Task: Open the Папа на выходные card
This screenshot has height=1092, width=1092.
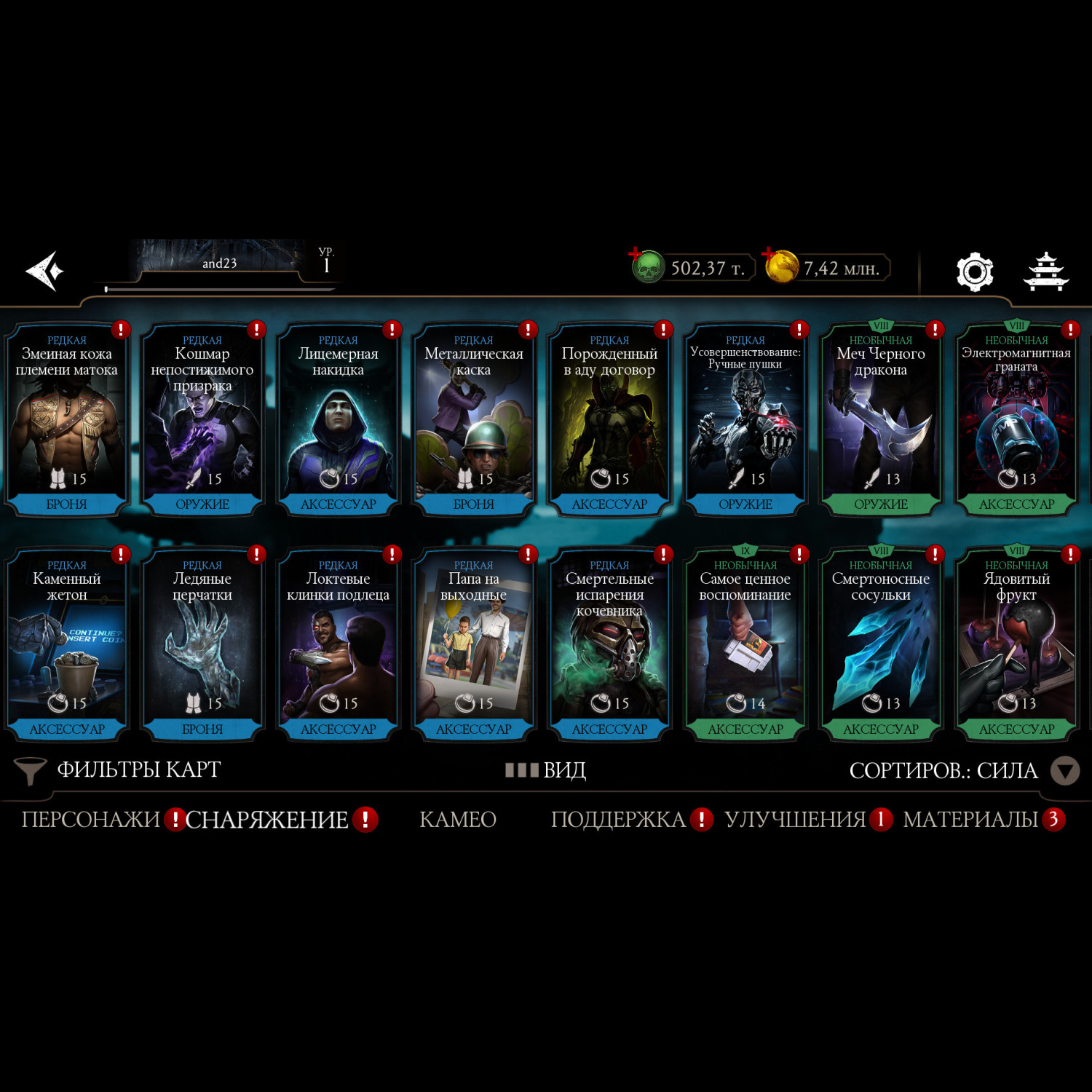Action: pos(473,644)
